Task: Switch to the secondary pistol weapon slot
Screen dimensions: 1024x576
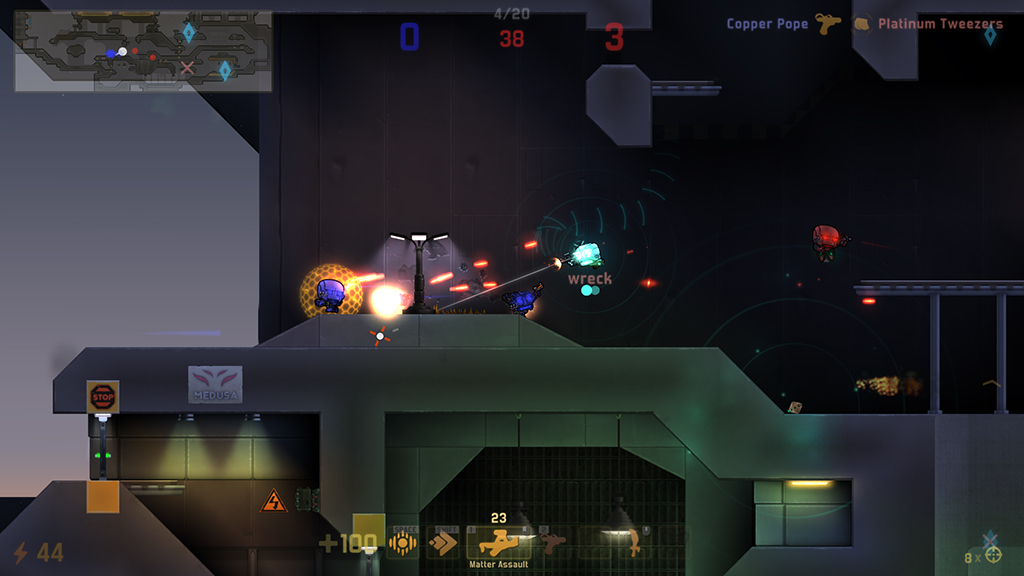Action: click(551, 543)
